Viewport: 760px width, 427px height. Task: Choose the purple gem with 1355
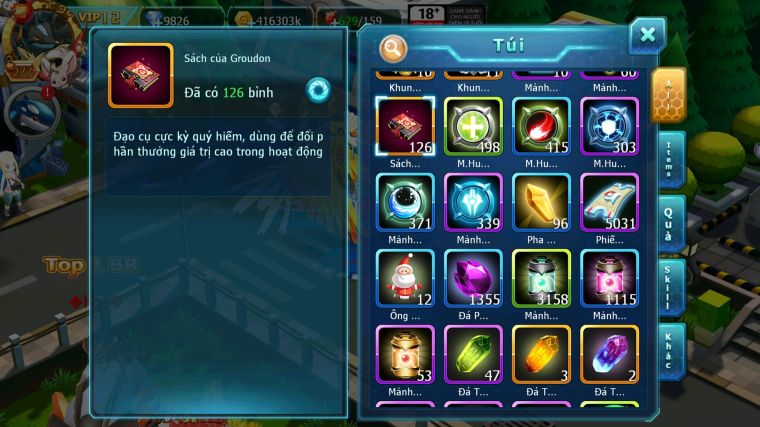473,278
